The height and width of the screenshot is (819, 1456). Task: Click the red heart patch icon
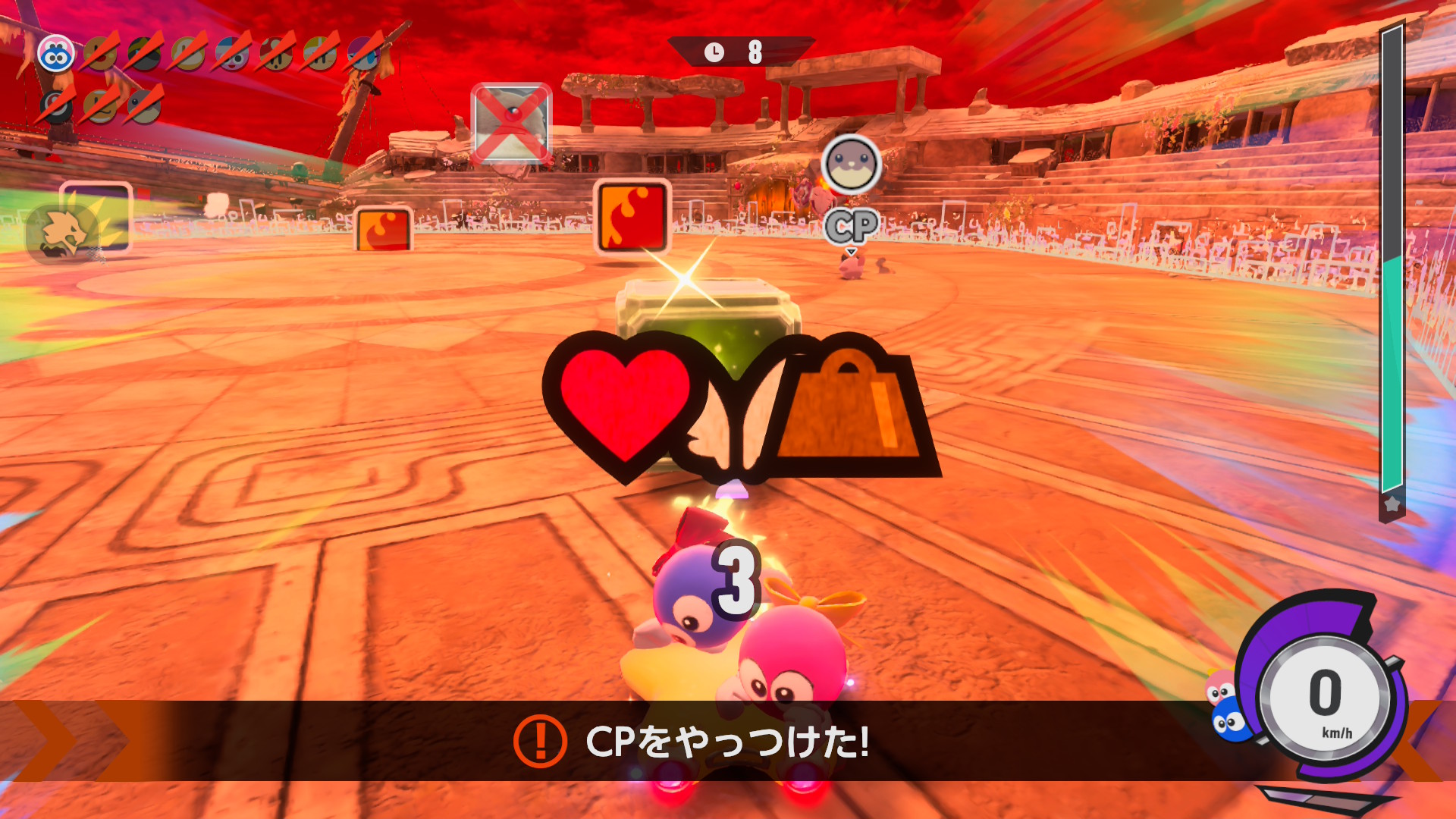pos(625,402)
